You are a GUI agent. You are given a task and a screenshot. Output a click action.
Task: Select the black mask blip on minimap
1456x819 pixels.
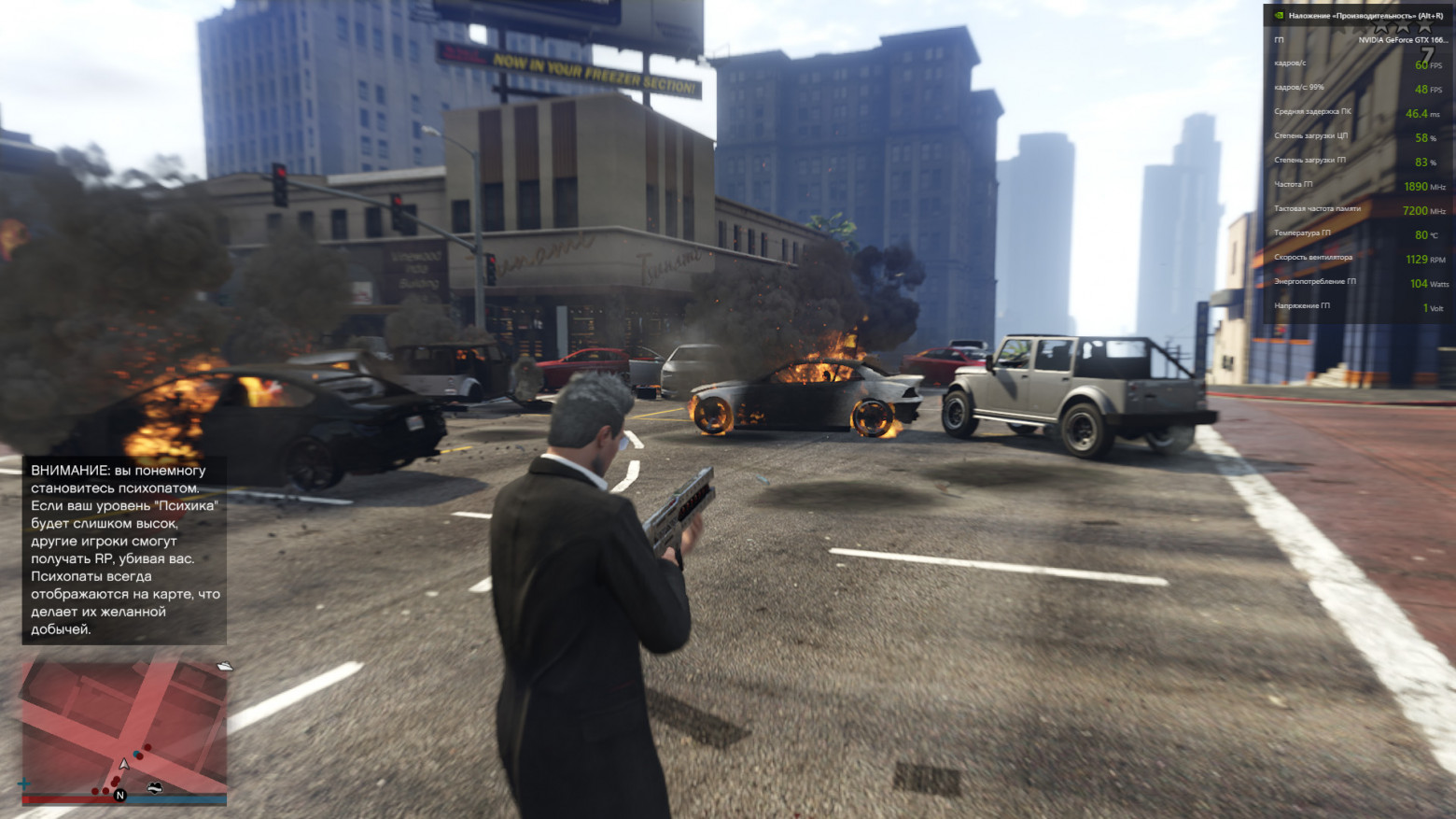point(155,788)
